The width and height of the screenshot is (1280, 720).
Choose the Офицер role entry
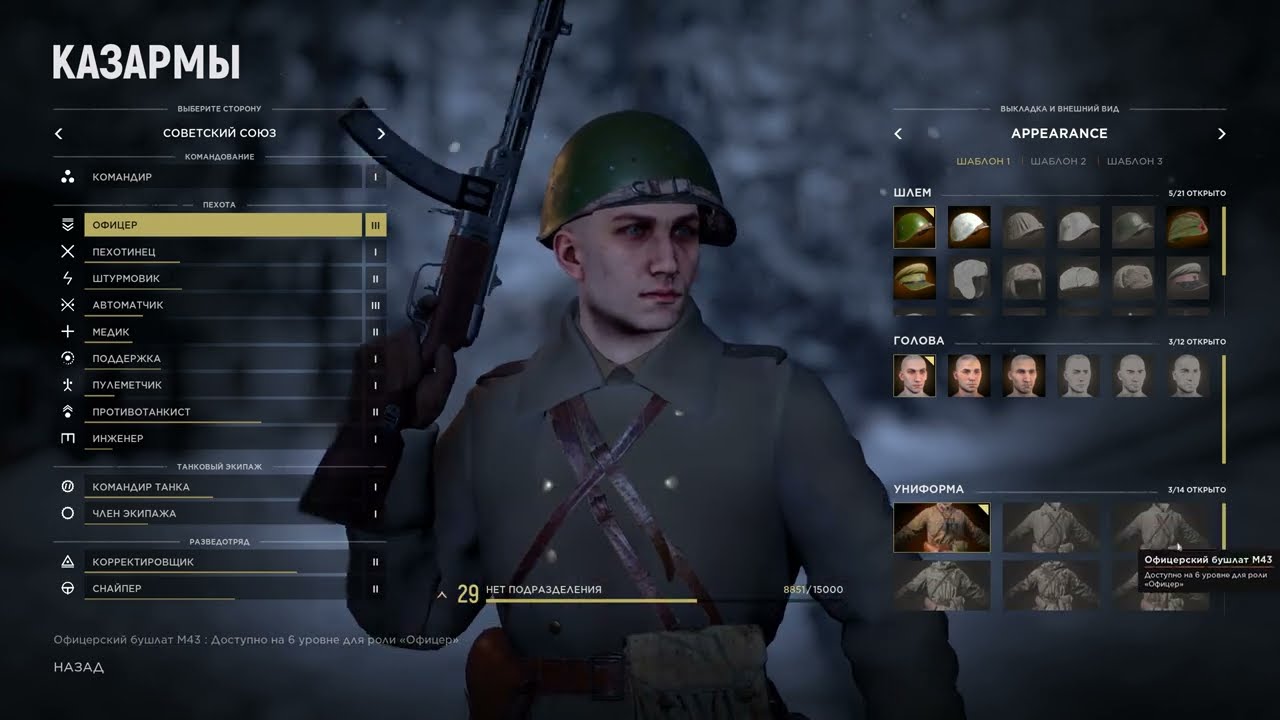pos(220,225)
